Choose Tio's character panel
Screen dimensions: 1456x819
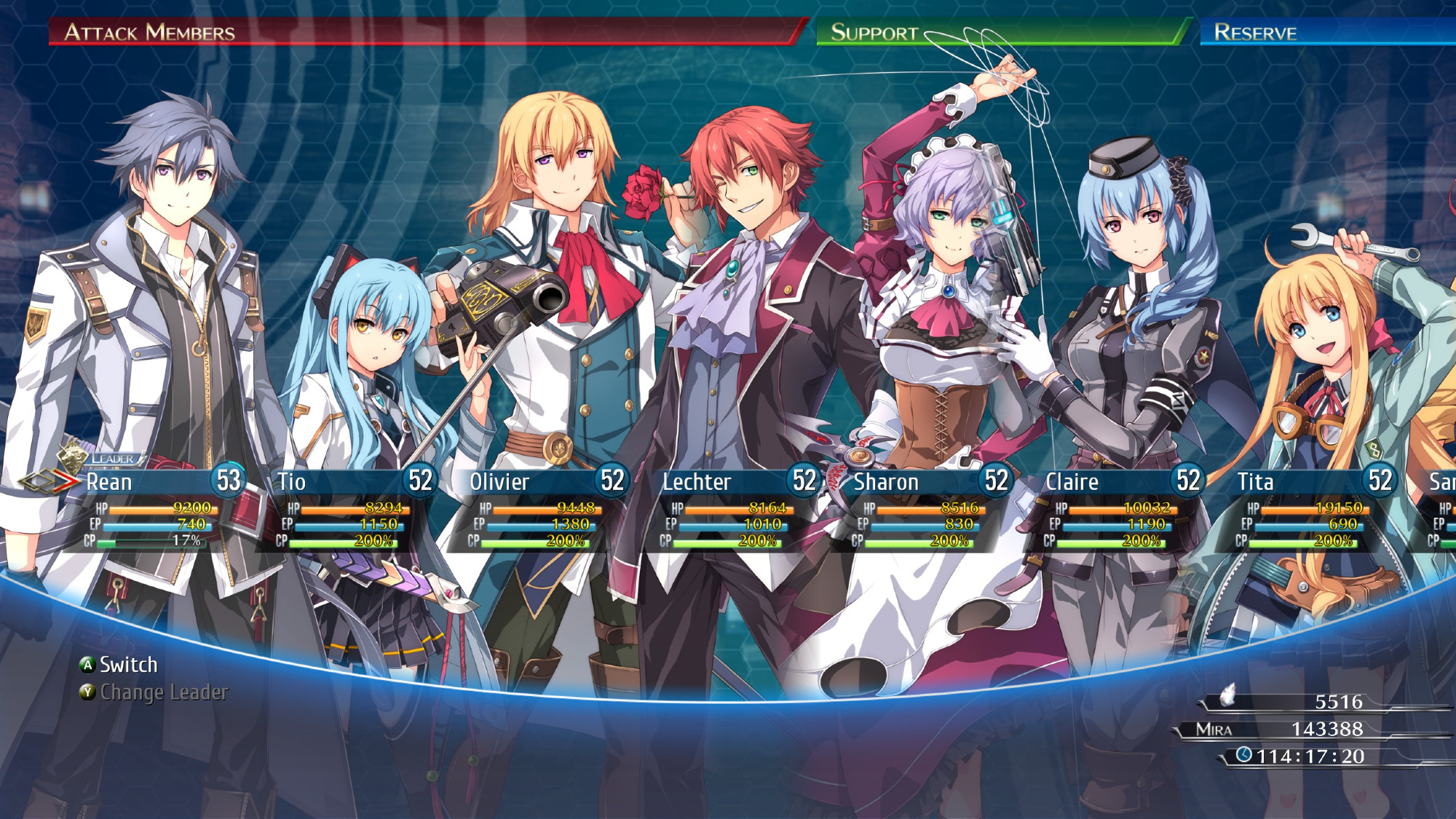(349, 510)
